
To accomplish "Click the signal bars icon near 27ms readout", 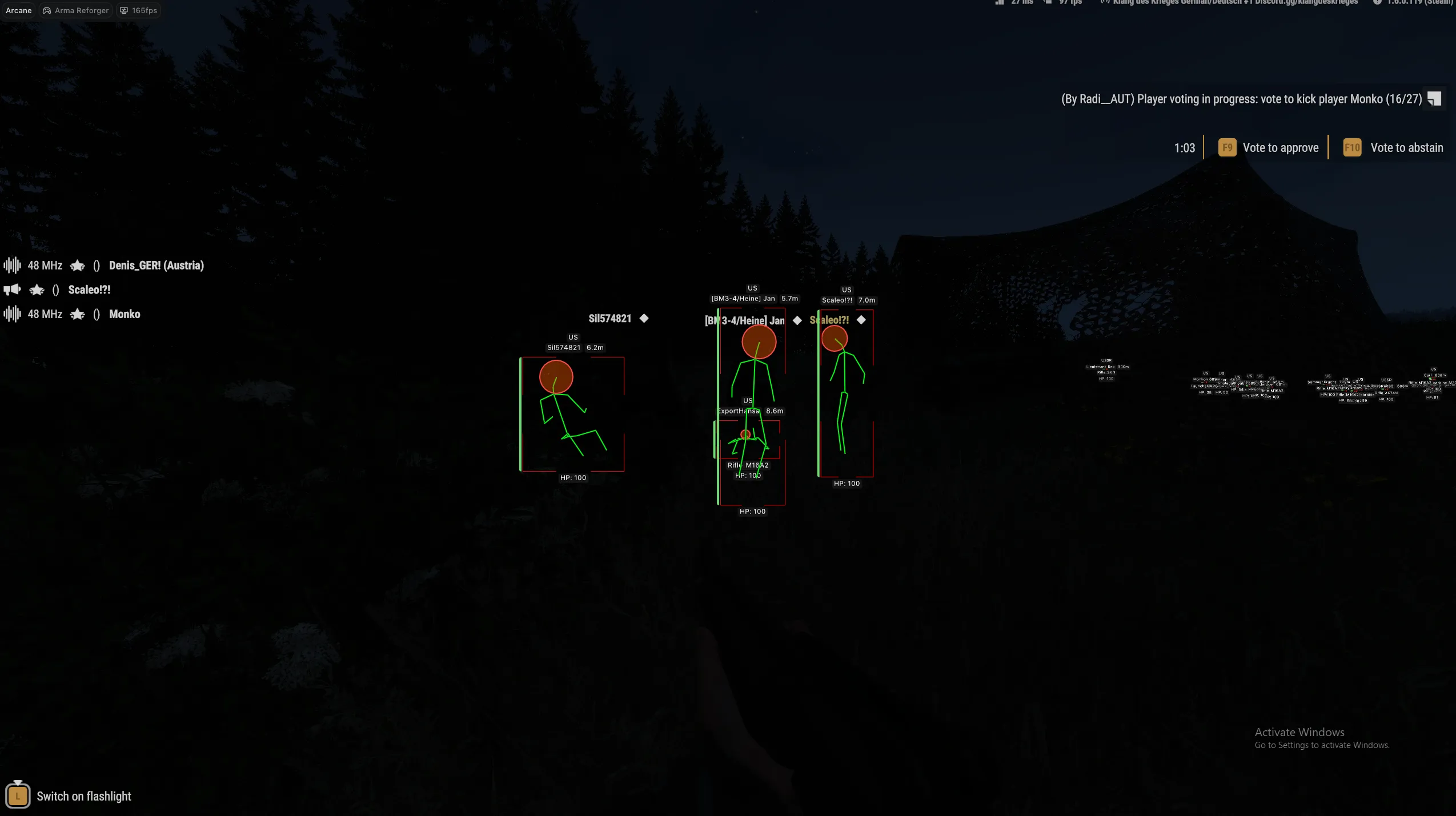I will tap(999, 3).
